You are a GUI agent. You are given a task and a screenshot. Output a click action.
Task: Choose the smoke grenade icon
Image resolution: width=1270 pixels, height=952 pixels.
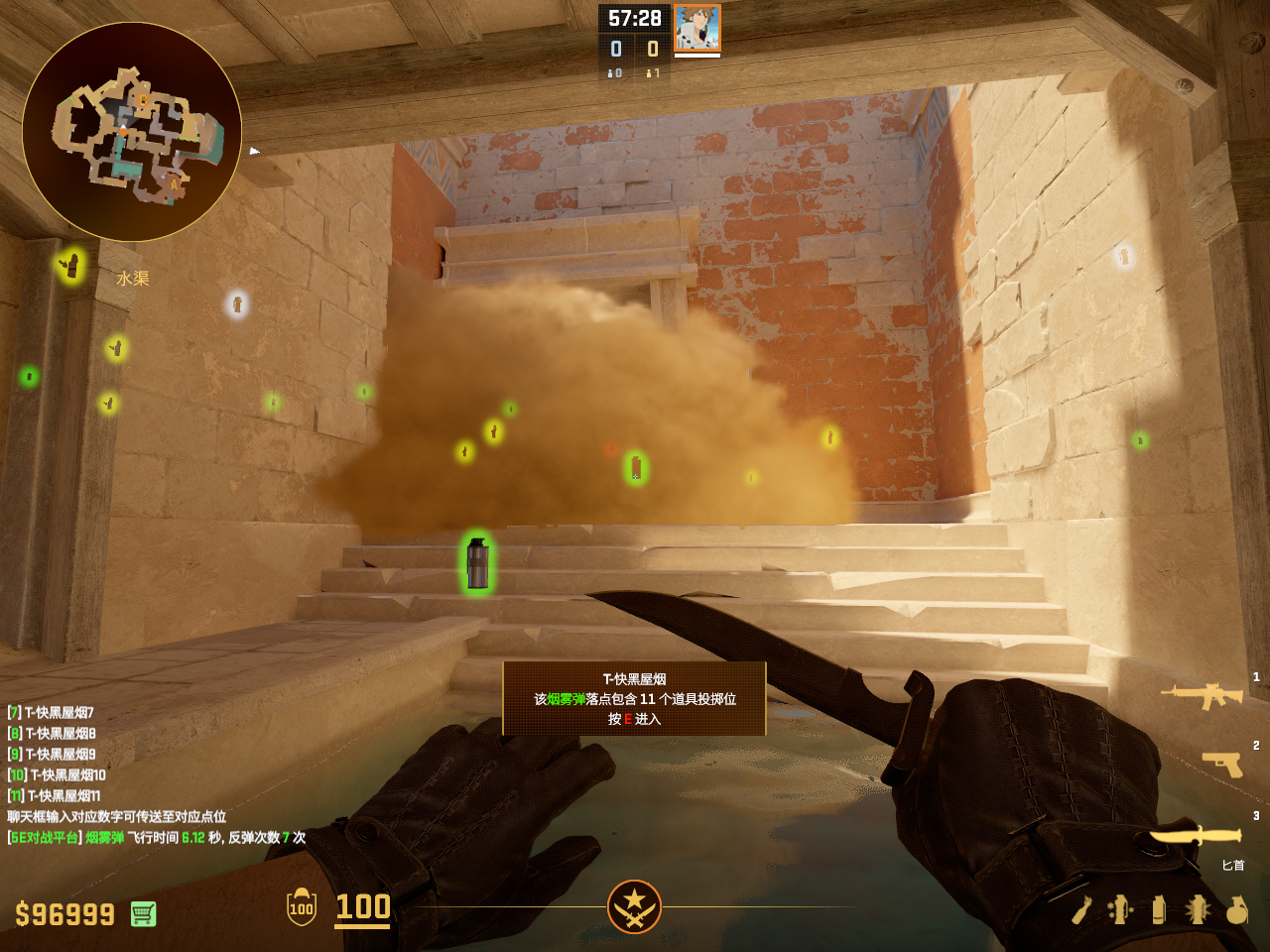1159,909
